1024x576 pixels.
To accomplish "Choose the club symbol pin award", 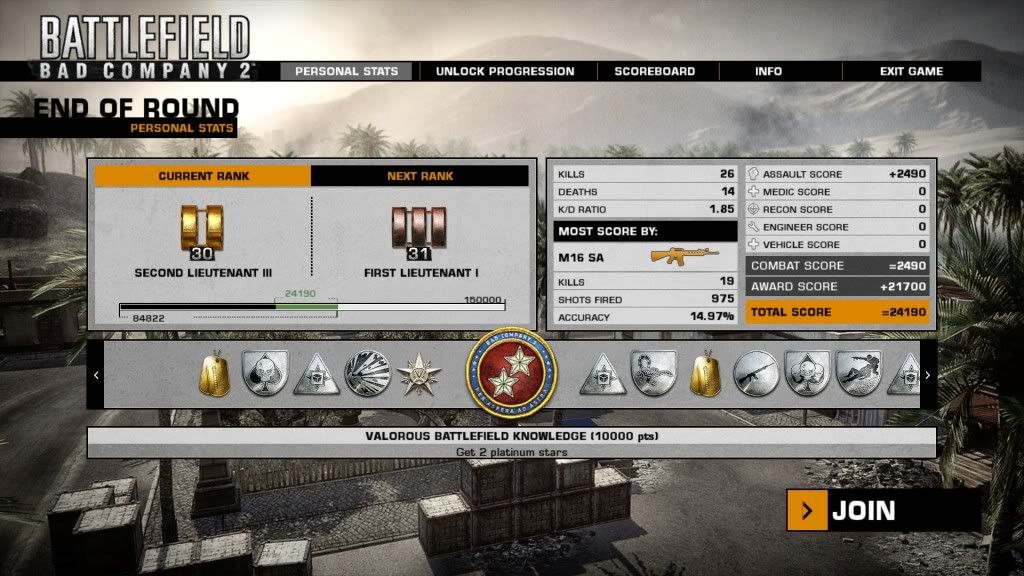I will [807, 374].
